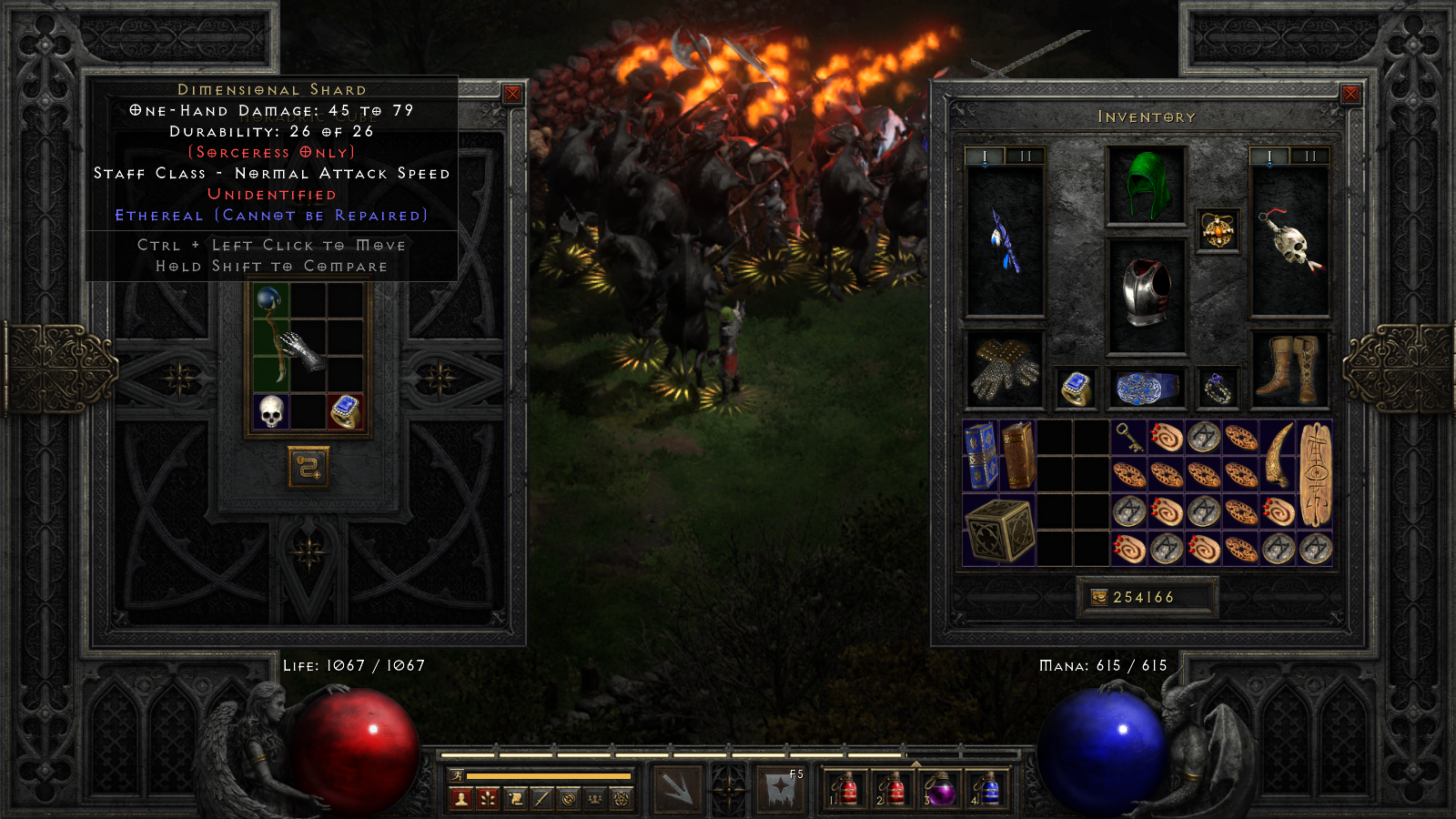The image size is (1456, 819).
Task: Select the equipped breastplate armor
Action: pos(1147,294)
